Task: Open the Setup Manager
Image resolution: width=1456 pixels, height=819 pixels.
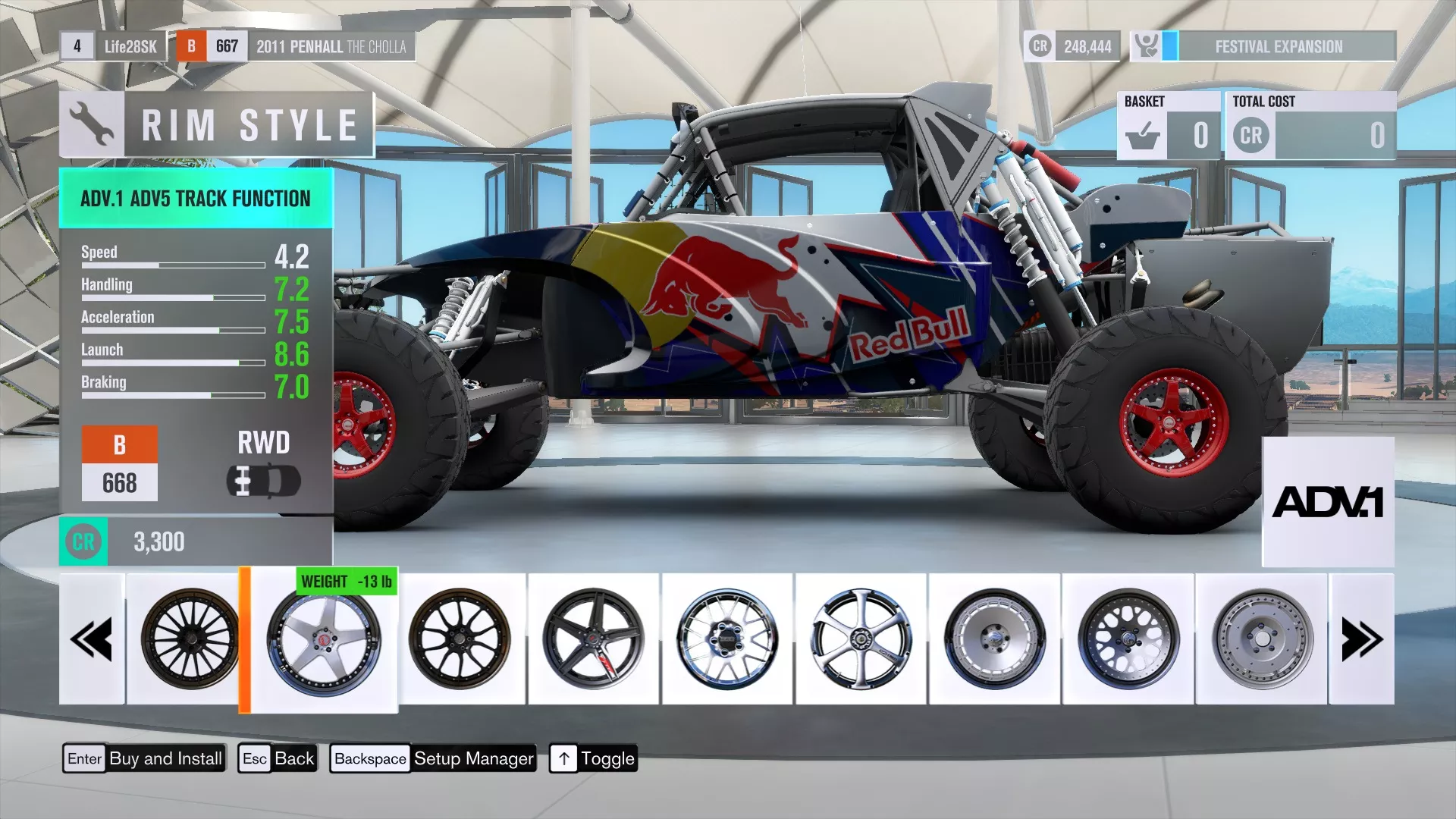Action: tap(433, 758)
